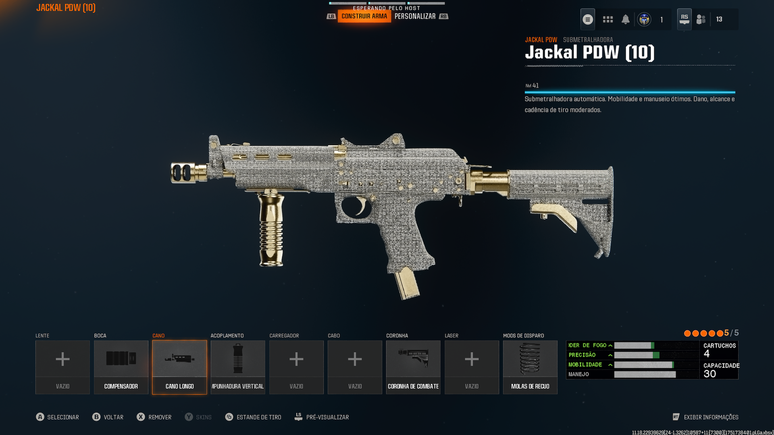Select the Compensador muzzle attachment slot
774x435 pixels.
tap(121, 366)
